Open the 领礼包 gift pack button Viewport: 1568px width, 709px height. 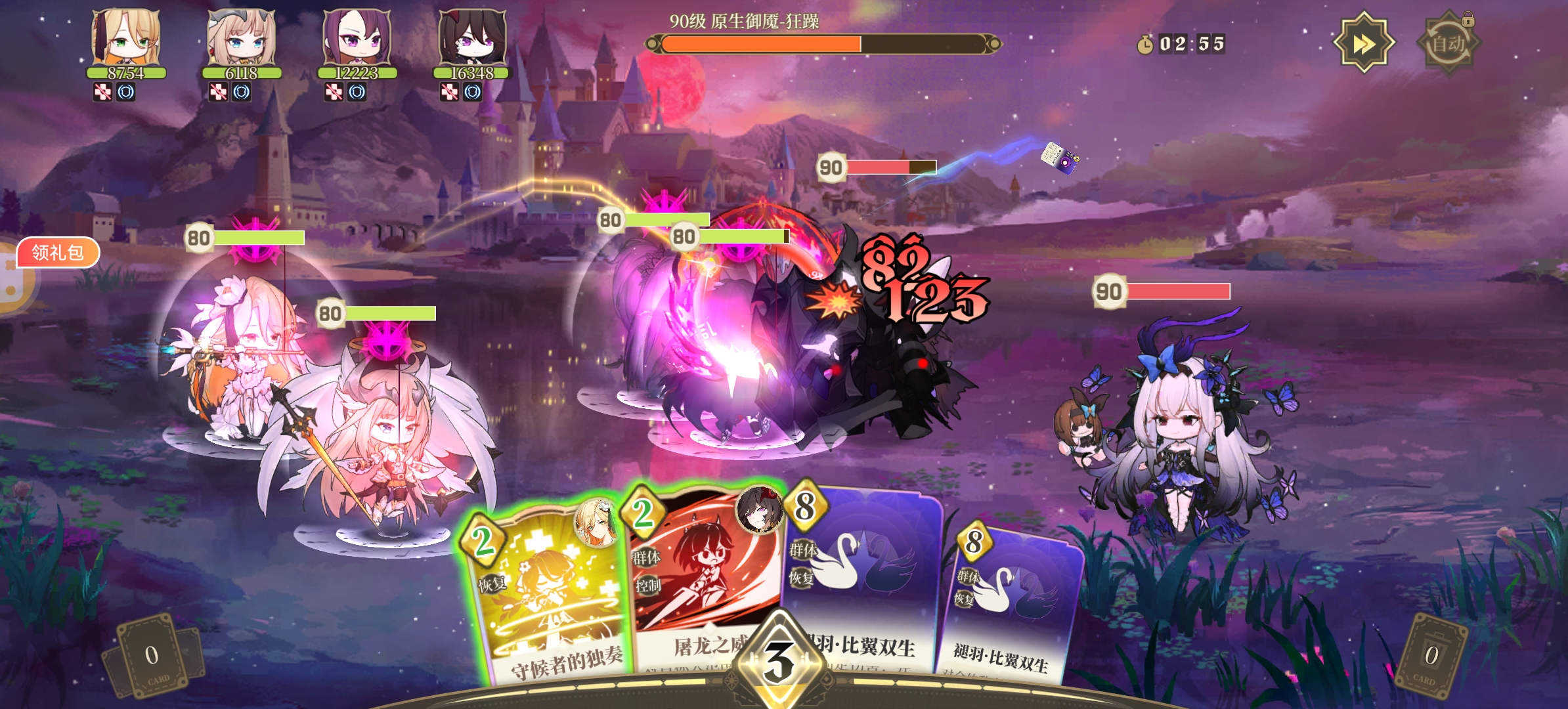58,253
